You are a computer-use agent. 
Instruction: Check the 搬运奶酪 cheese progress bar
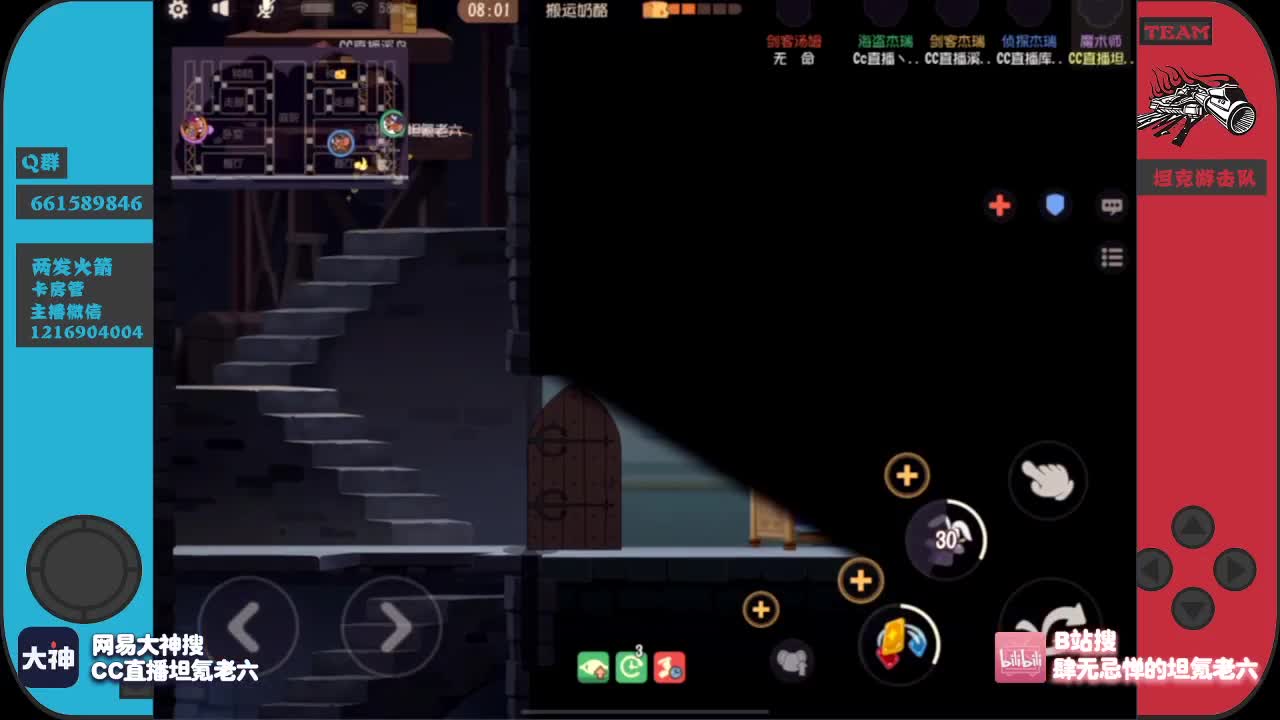click(690, 10)
